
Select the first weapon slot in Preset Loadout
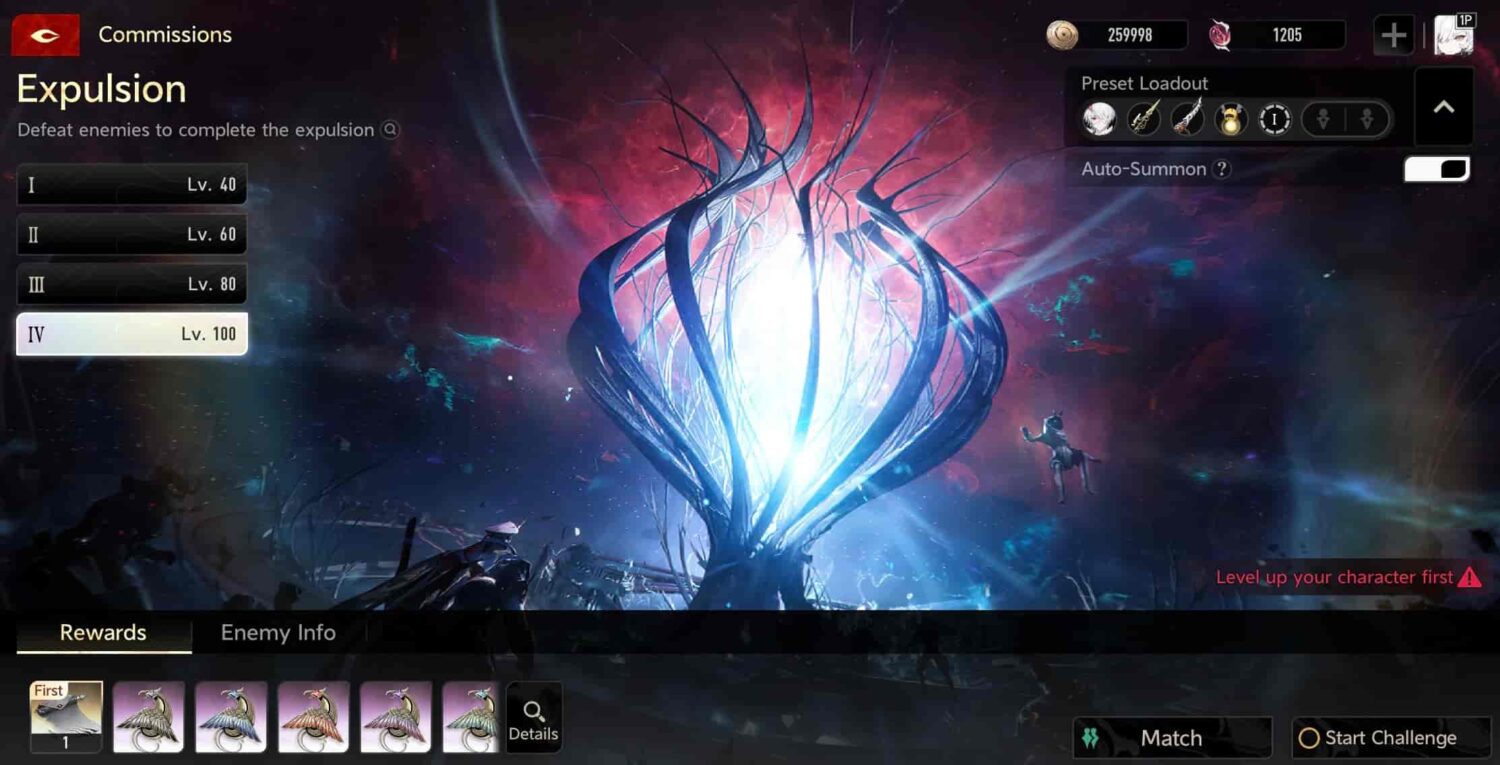1144,118
